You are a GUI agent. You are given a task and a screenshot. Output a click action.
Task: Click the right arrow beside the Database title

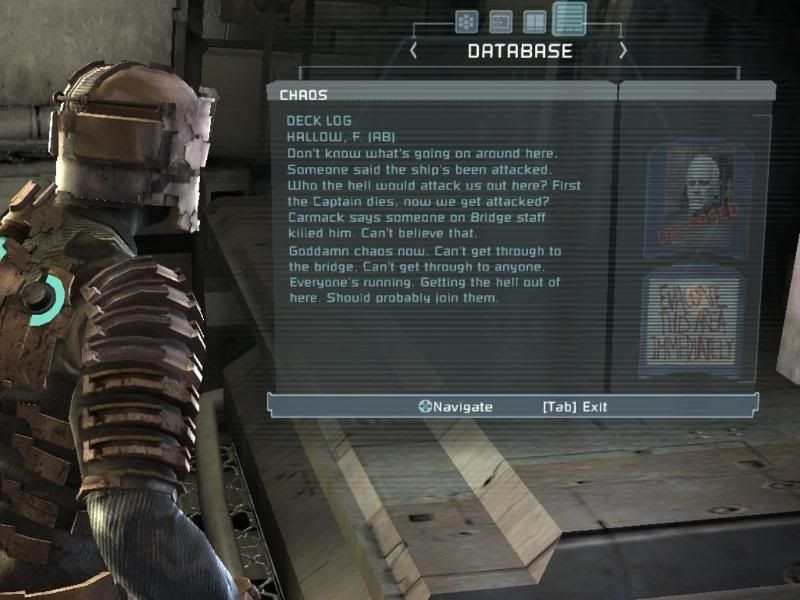[x=623, y=50]
